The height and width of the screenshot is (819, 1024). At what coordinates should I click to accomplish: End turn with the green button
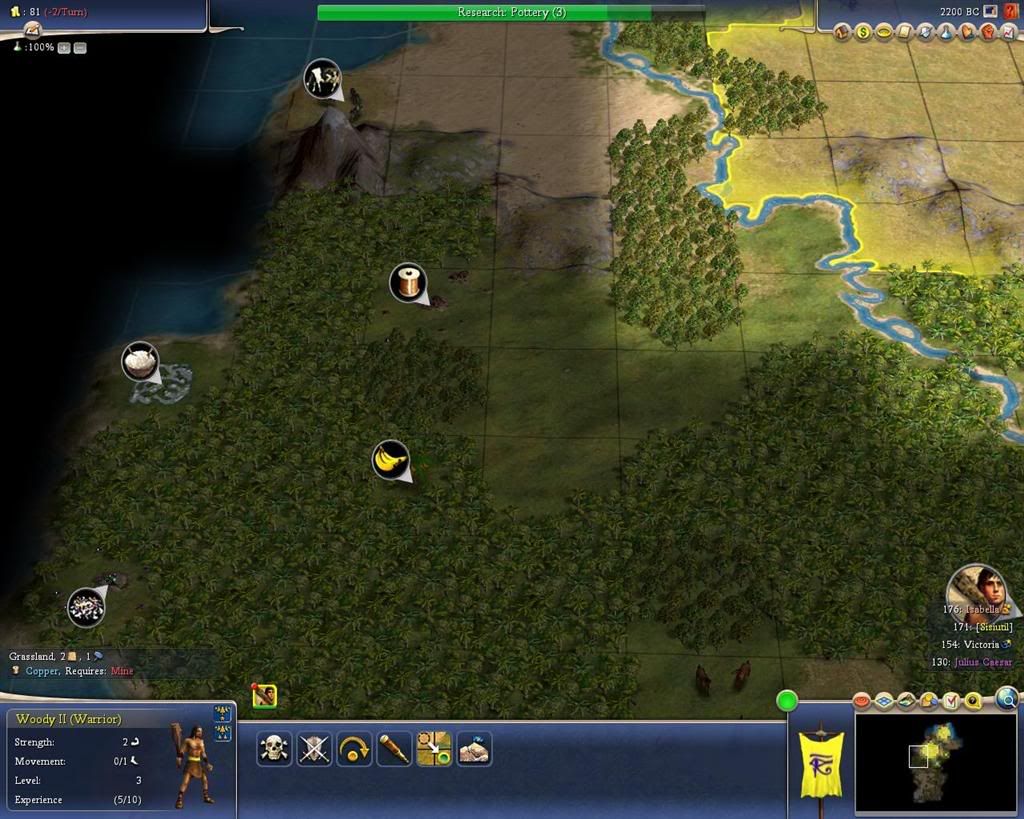point(788,701)
